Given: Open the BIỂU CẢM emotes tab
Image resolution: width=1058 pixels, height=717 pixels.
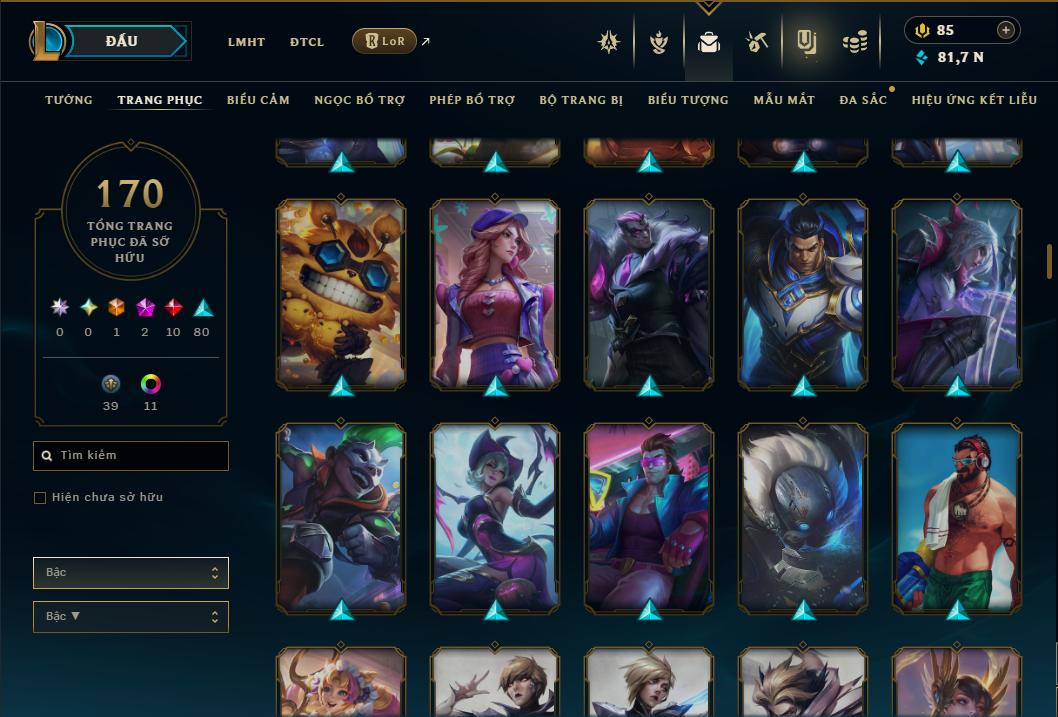Looking at the screenshot, I should coord(258,100).
